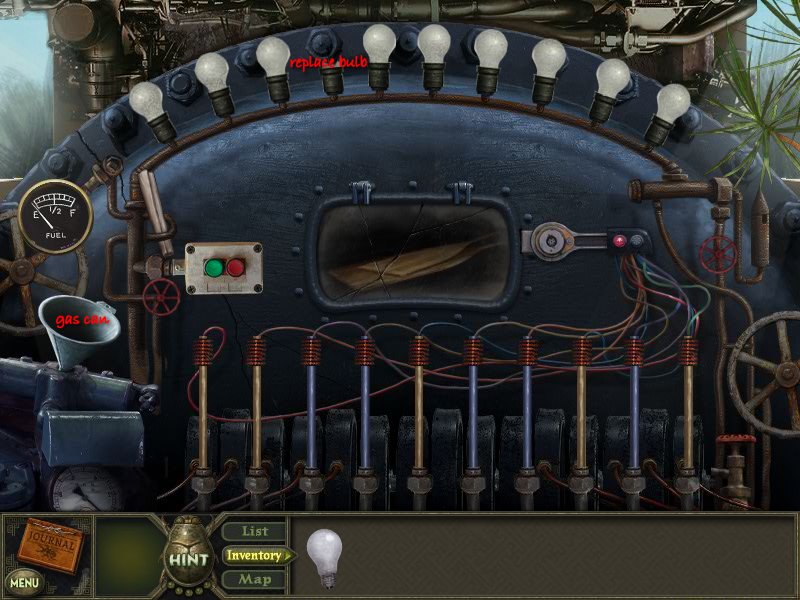The width and height of the screenshot is (800, 600).
Task: Show the Map tab
Action: coord(254,579)
